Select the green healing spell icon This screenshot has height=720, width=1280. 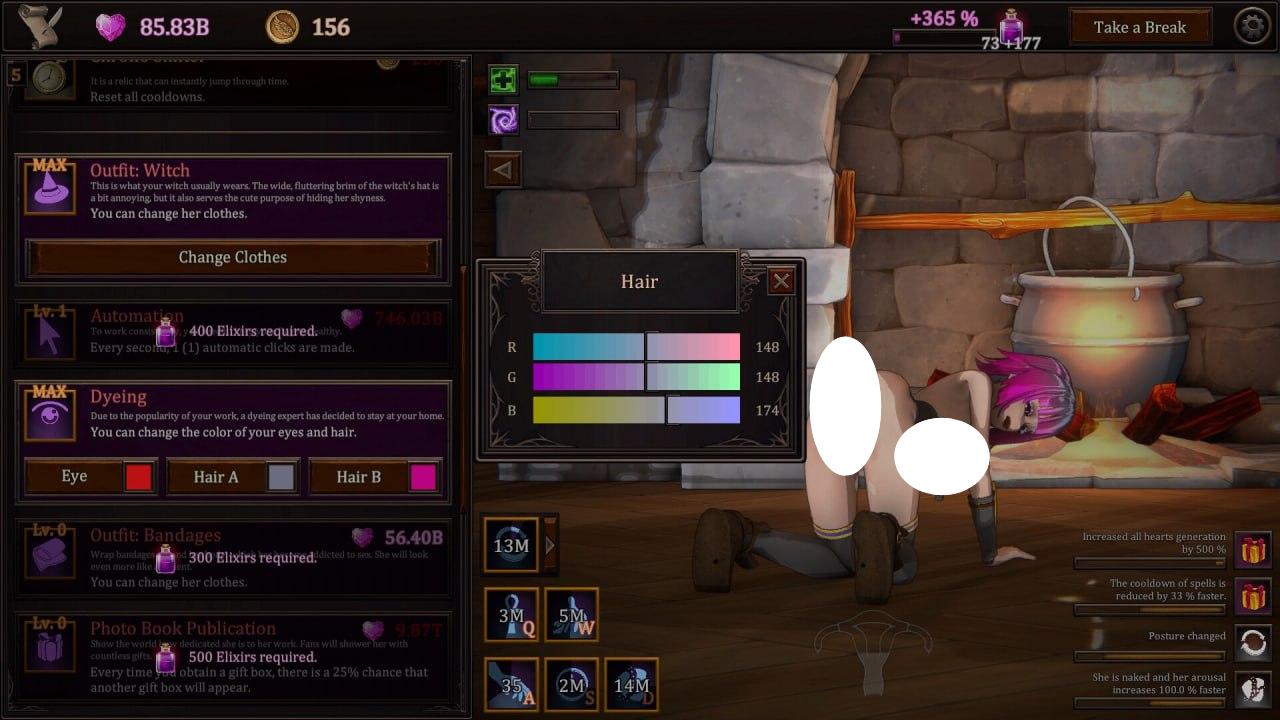[x=503, y=79]
